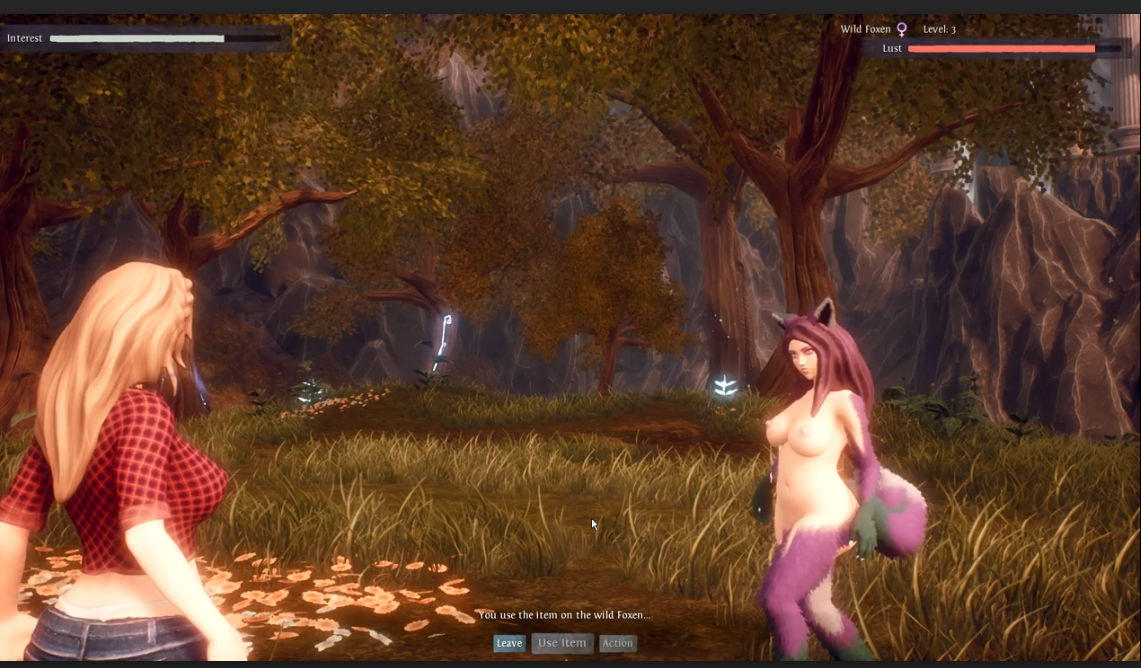Choose the Use Item button
The width and height of the screenshot is (1141, 668).
coord(562,643)
